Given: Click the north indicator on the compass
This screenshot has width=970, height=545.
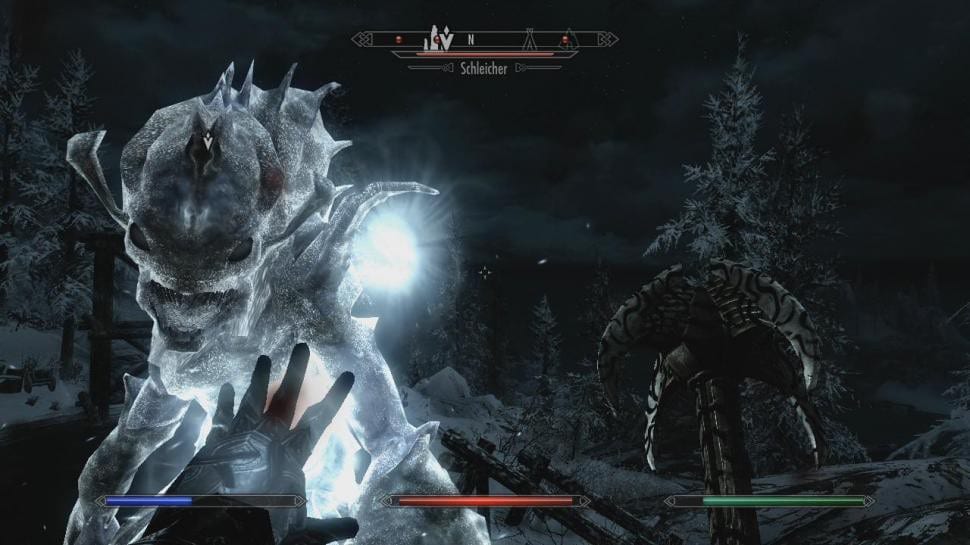Looking at the screenshot, I should click(468, 40).
